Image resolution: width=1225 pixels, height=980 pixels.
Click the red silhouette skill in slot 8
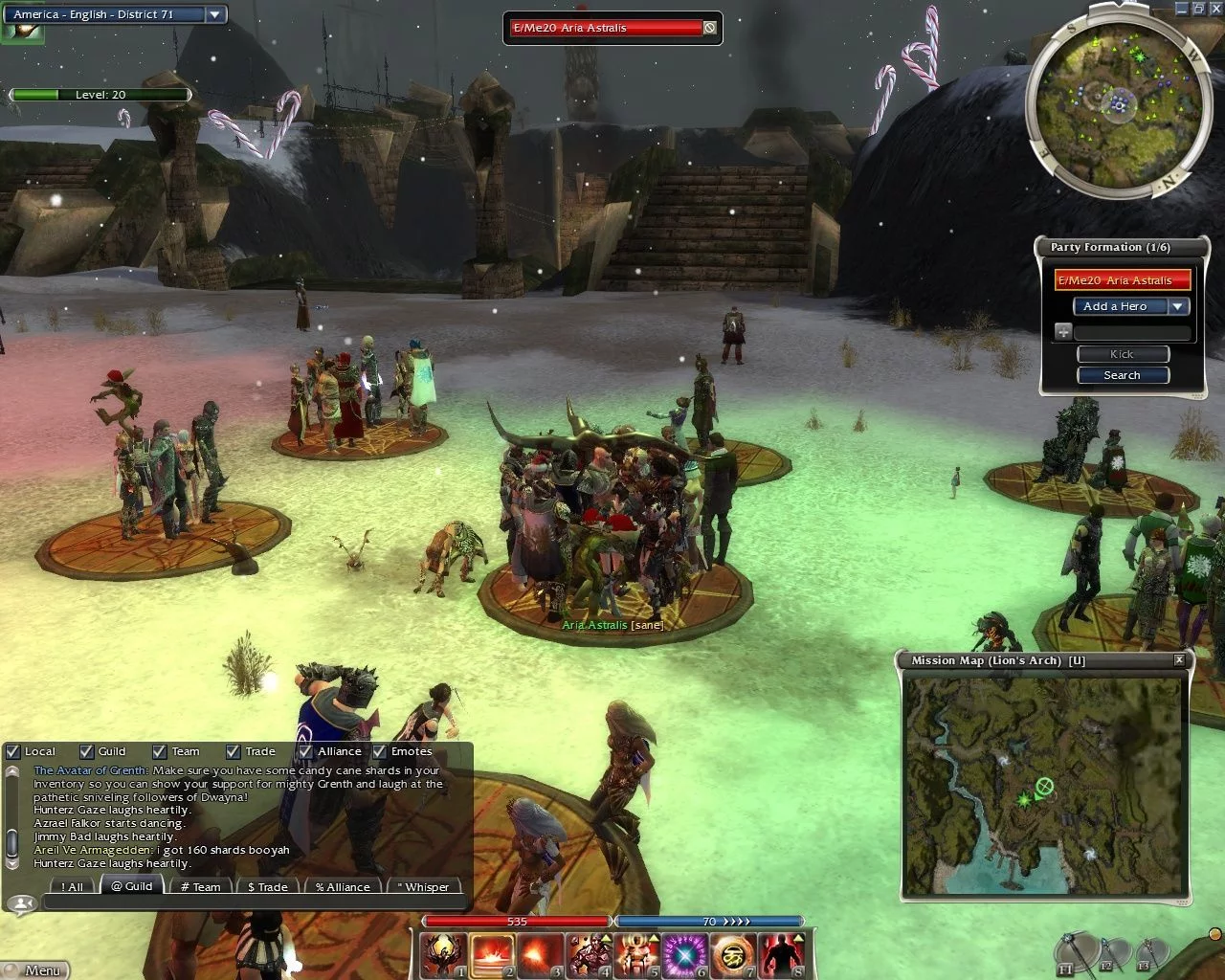(x=781, y=955)
